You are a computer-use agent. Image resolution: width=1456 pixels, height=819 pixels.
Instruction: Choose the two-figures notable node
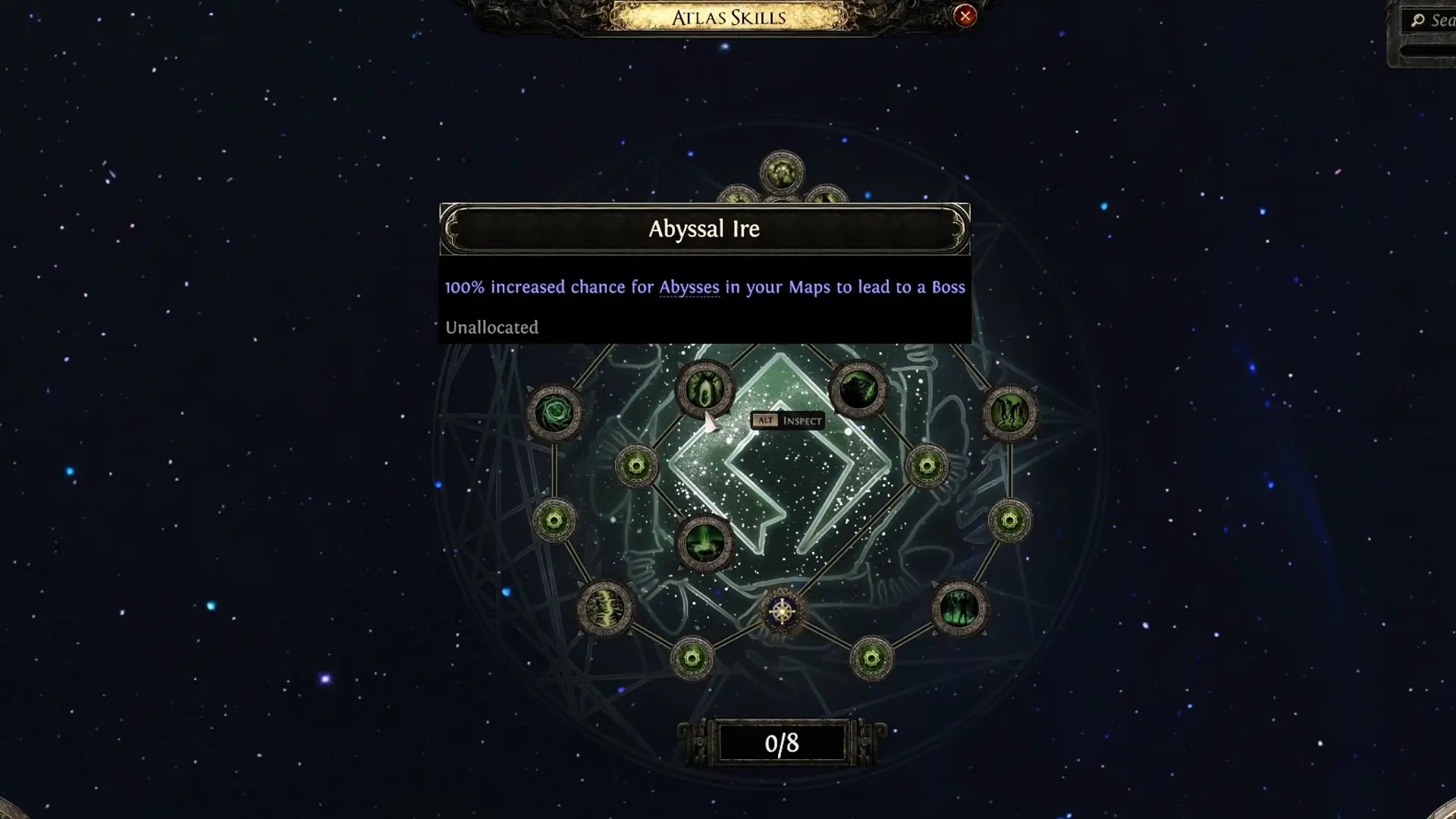pyautogui.click(x=1010, y=413)
